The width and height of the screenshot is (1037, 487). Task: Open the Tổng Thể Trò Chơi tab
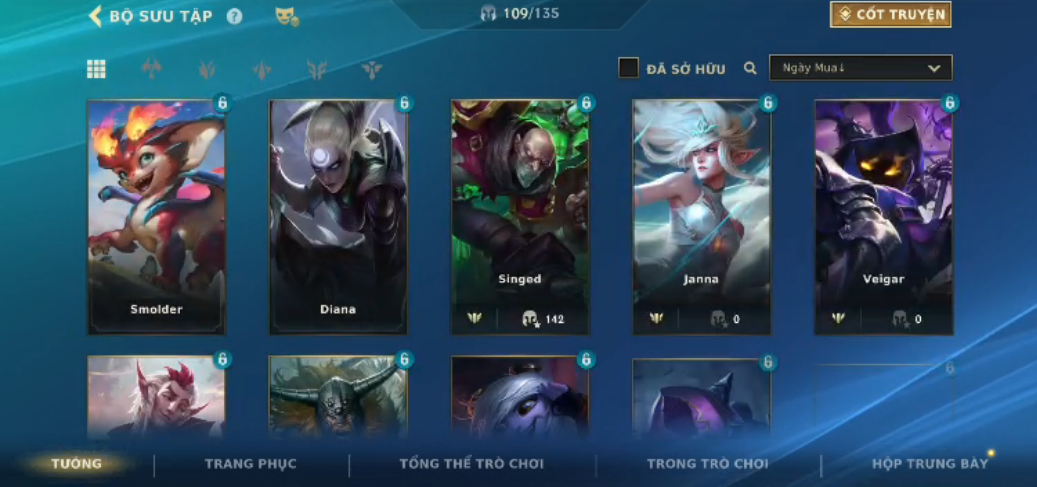[x=472, y=464]
